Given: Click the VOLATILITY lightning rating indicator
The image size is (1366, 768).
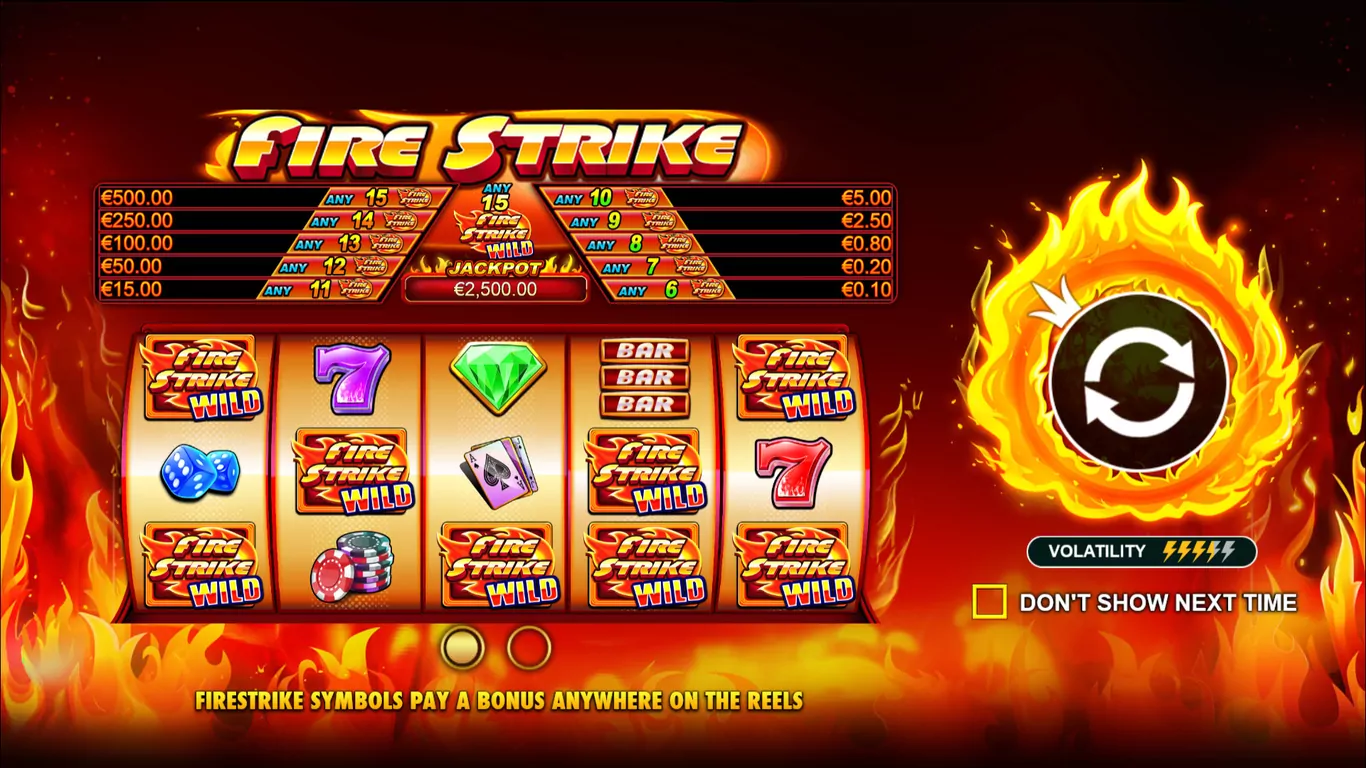Looking at the screenshot, I should click(1140, 551).
